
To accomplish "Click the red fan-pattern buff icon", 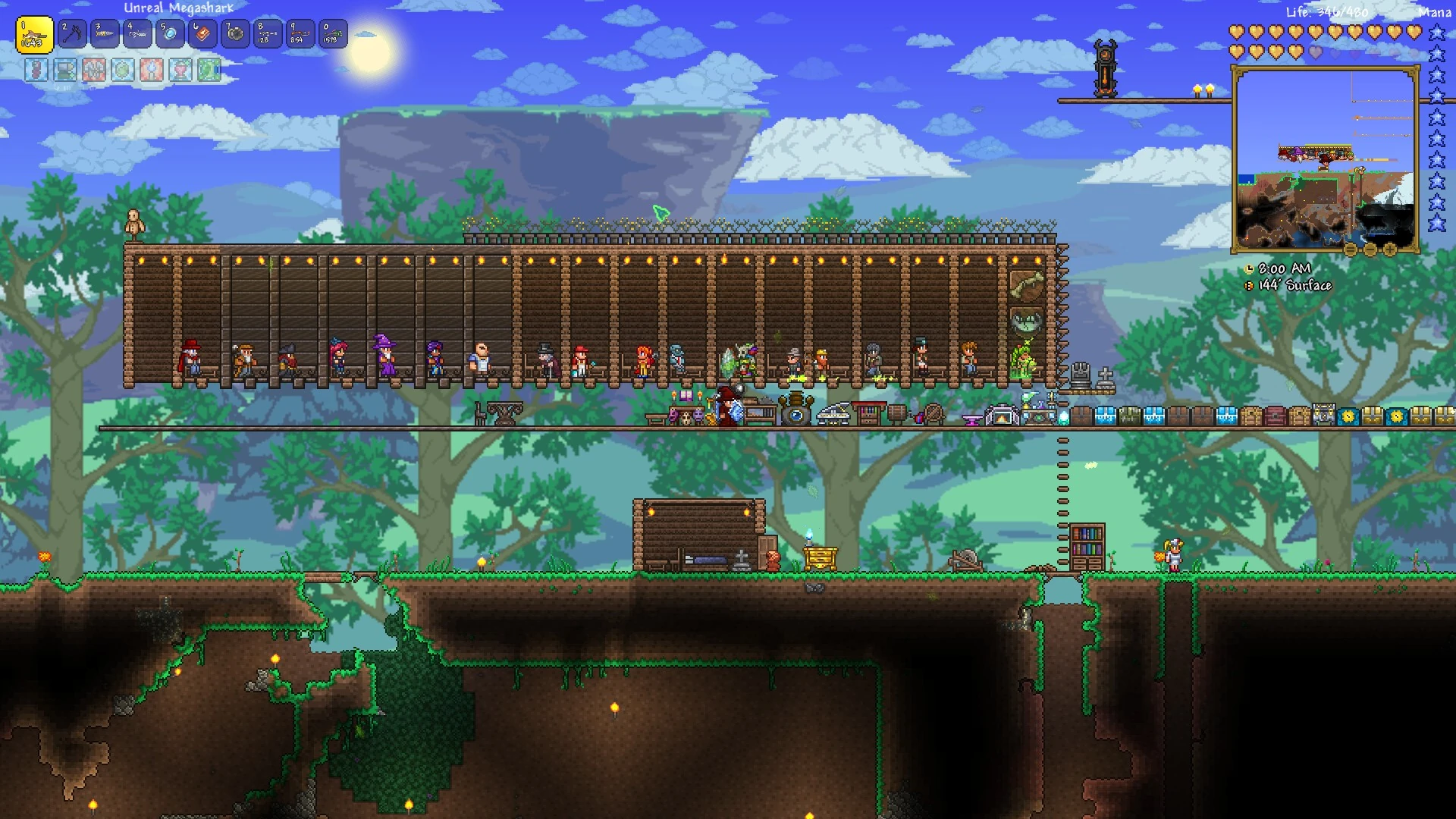I will tap(94, 70).
